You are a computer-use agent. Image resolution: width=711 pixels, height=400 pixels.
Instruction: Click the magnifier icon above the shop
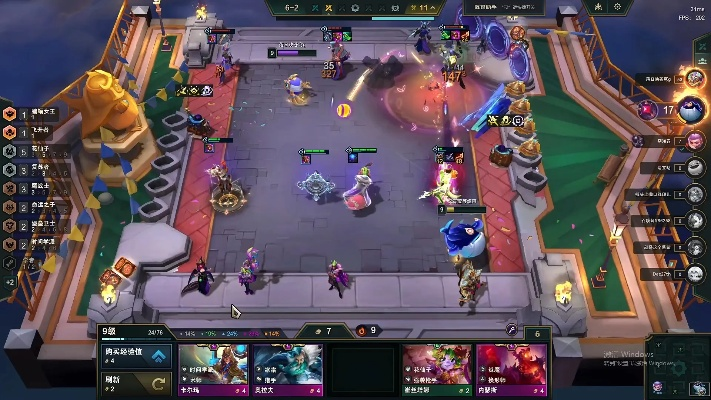tap(510, 329)
